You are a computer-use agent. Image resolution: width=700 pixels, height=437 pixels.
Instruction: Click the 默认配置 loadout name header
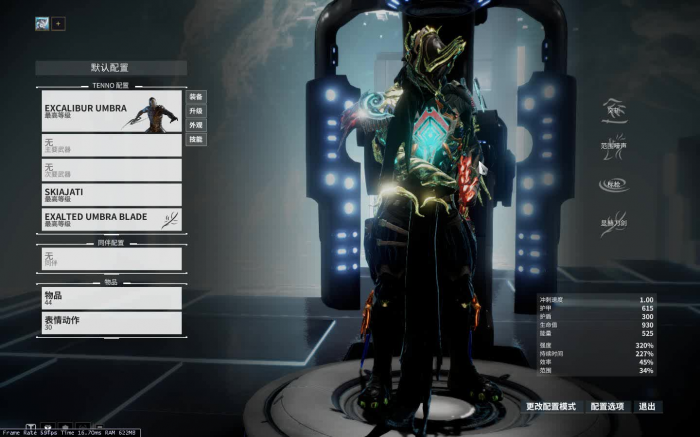(110, 68)
